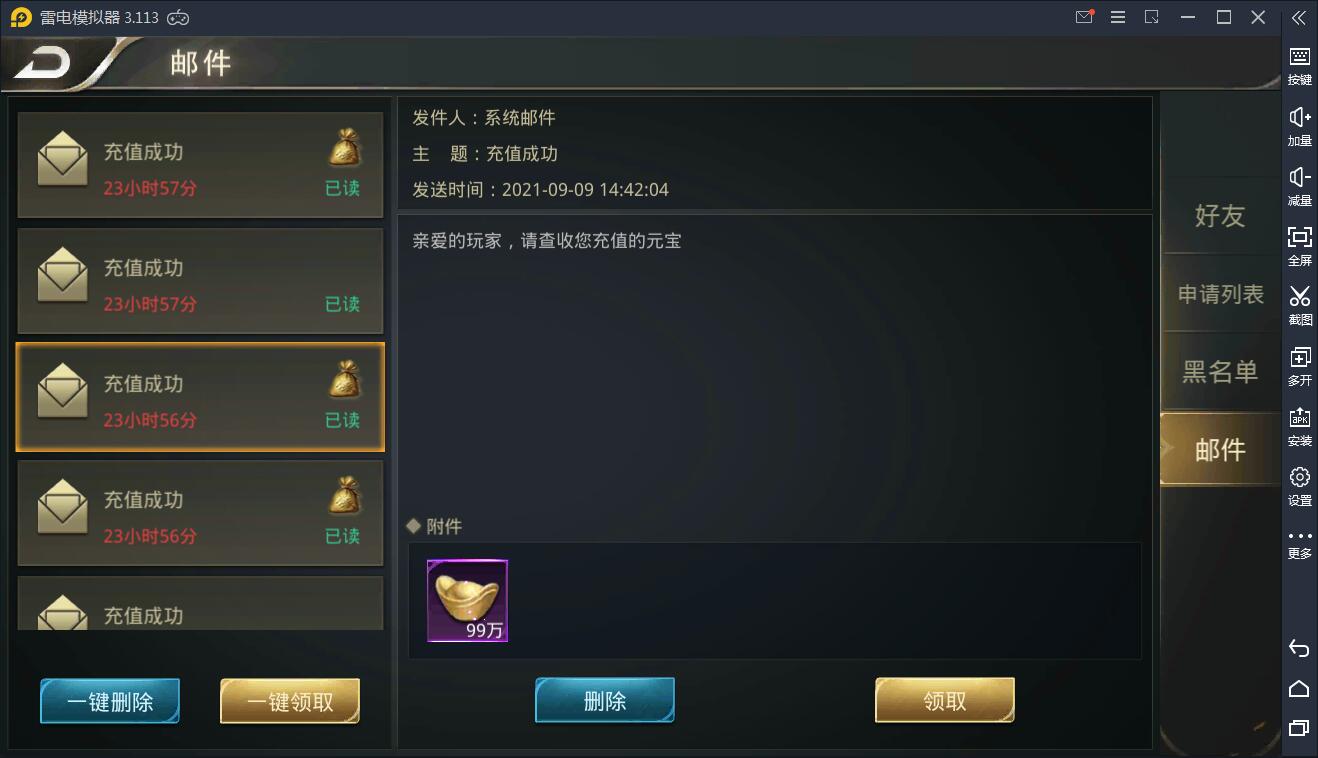
Task: Claim the reward with the 领取 button
Action: [944, 699]
